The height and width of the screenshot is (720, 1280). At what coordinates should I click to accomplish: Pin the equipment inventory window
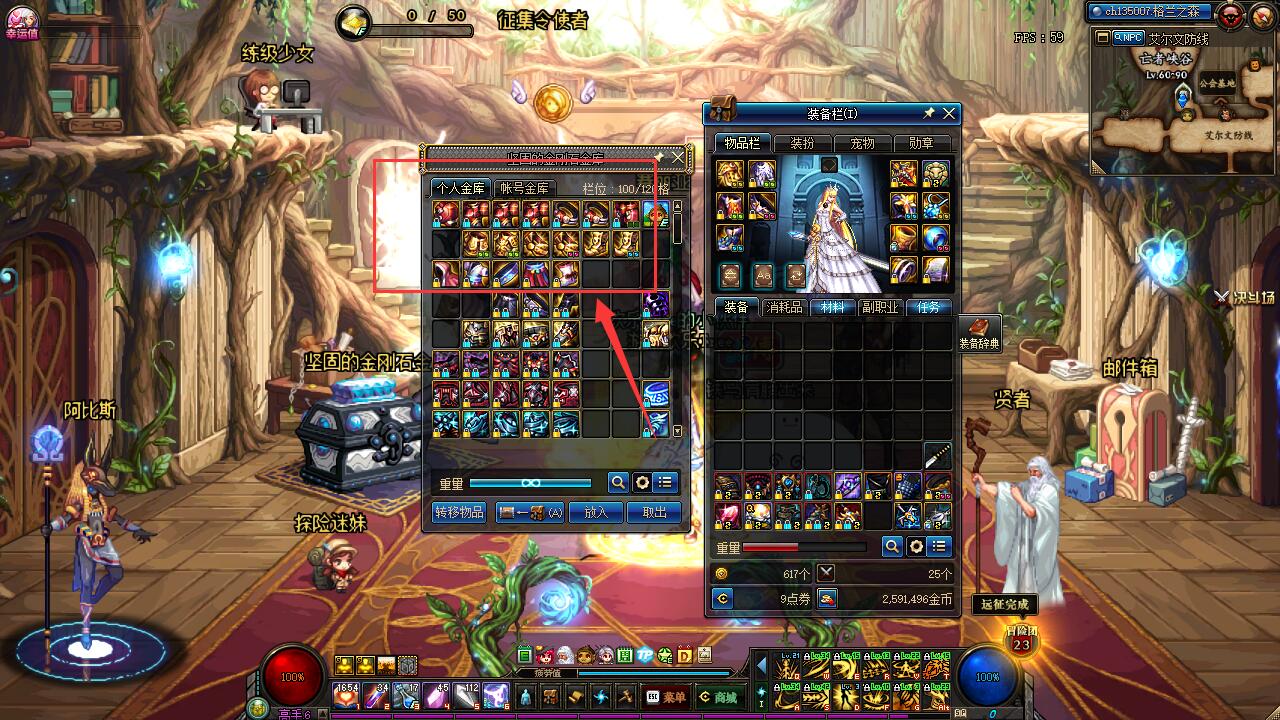(x=929, y=113)
